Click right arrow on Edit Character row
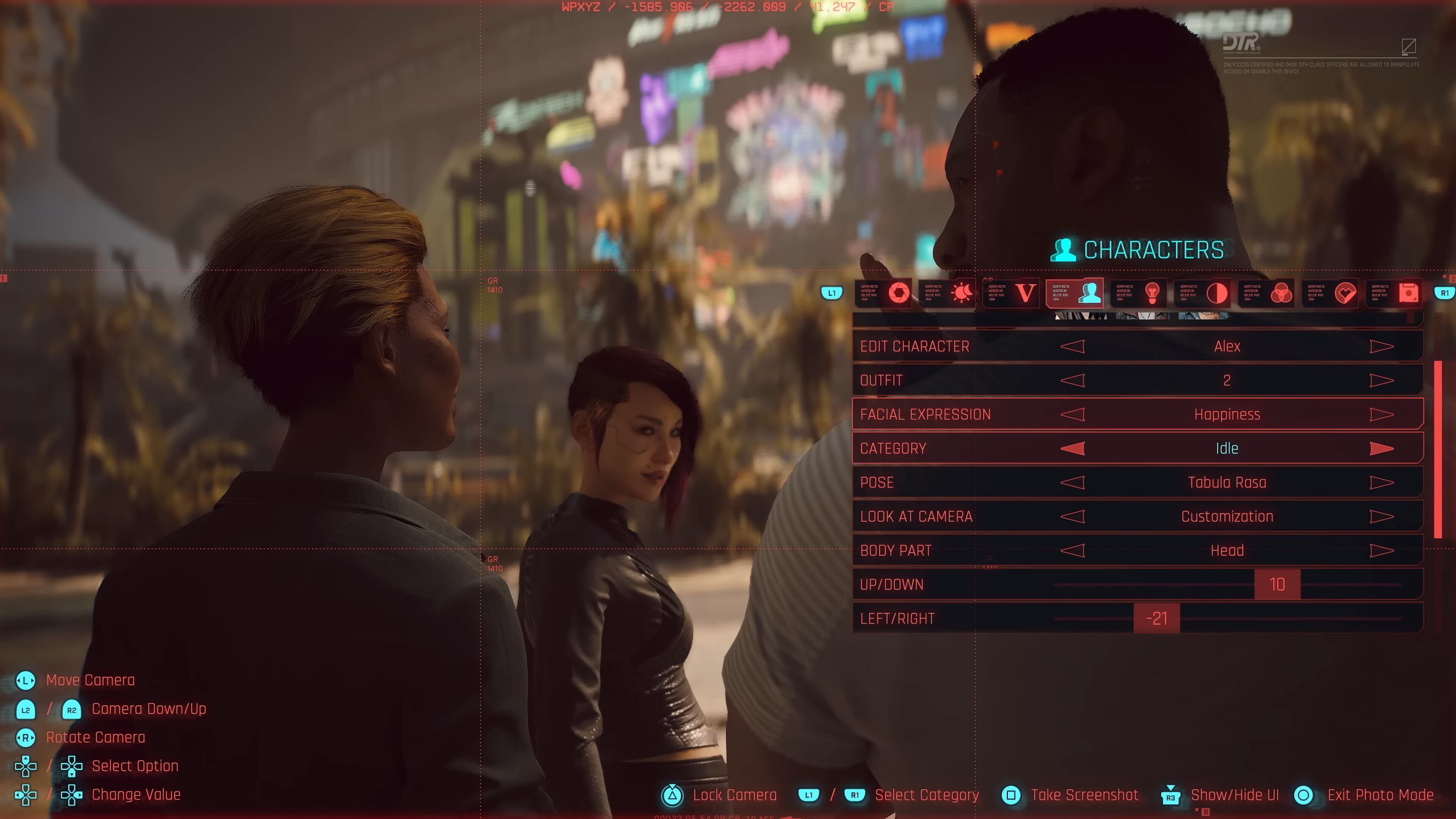Screen dimensions: 1456x819 coord(1381,347)
